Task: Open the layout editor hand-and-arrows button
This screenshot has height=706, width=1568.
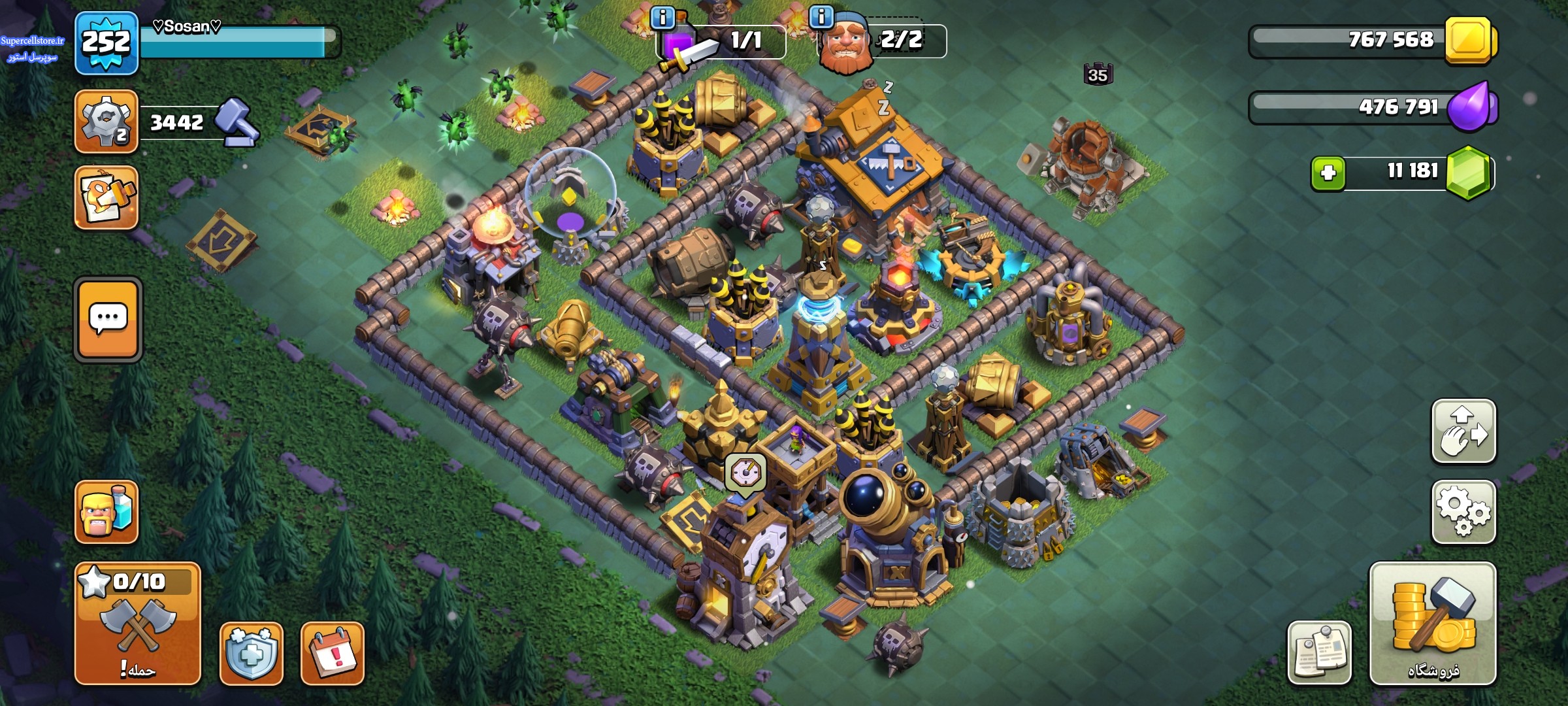Action: click(x=1463, y=431)
